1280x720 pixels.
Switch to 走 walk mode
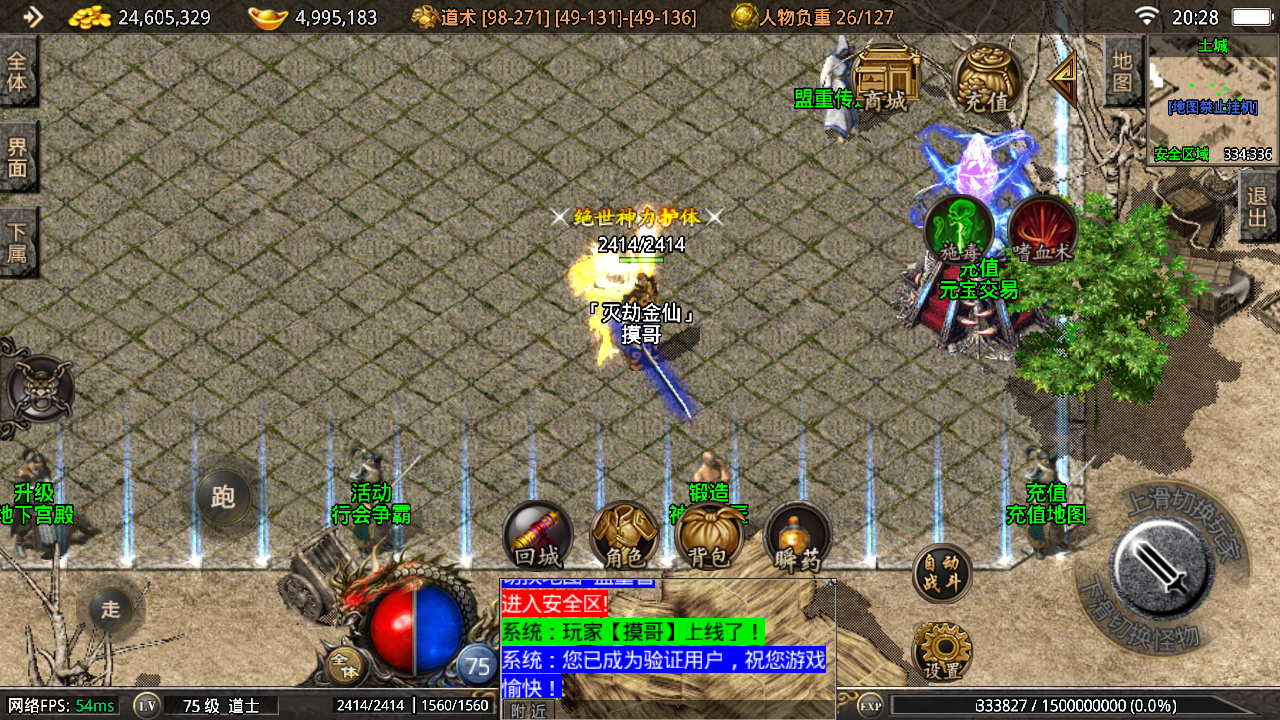pos(110,609)
